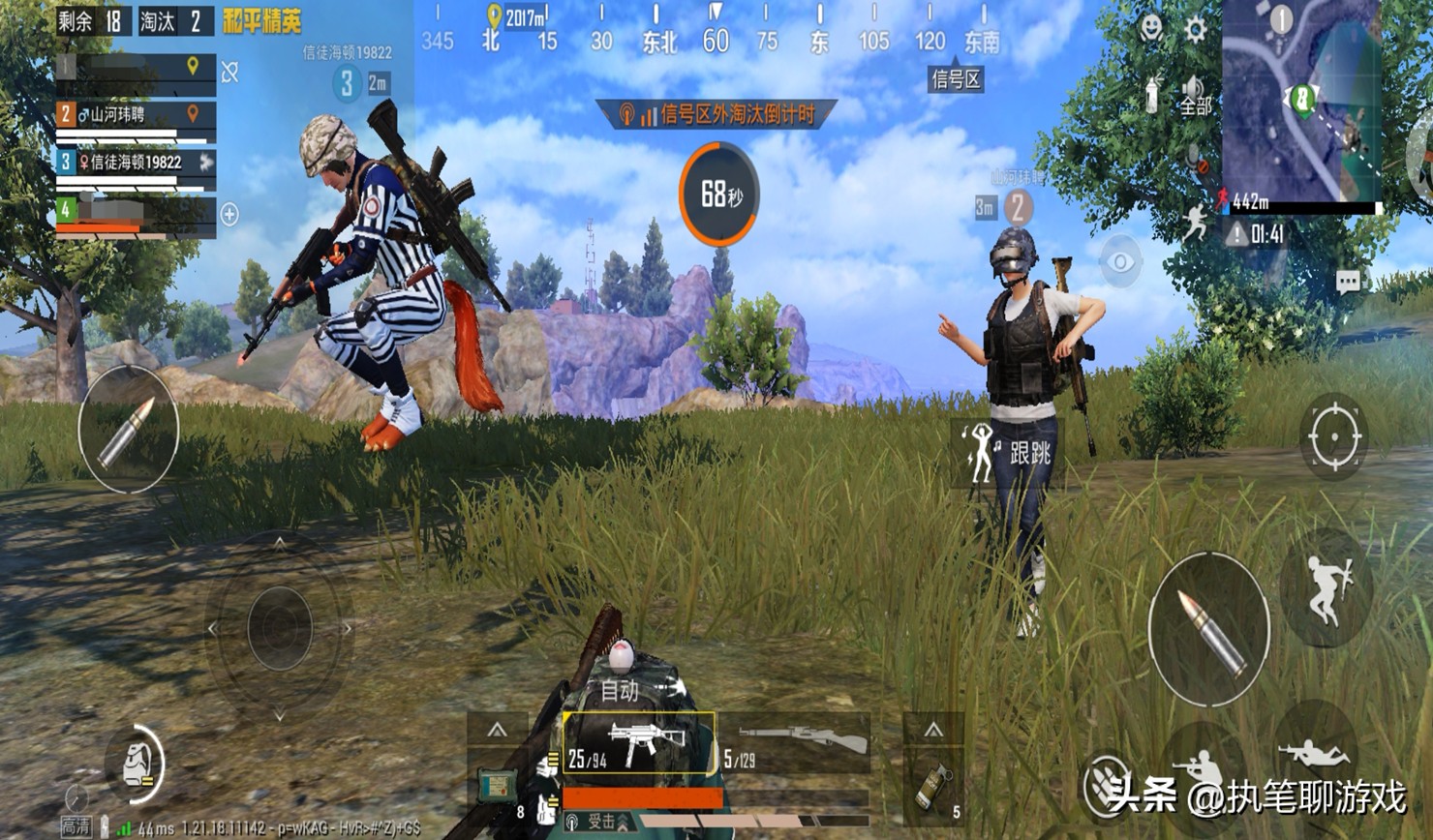The height and width of the screenshot is (840, 1433).
Task: Fire using the left-side bullet button
Action: pos(128,430)
